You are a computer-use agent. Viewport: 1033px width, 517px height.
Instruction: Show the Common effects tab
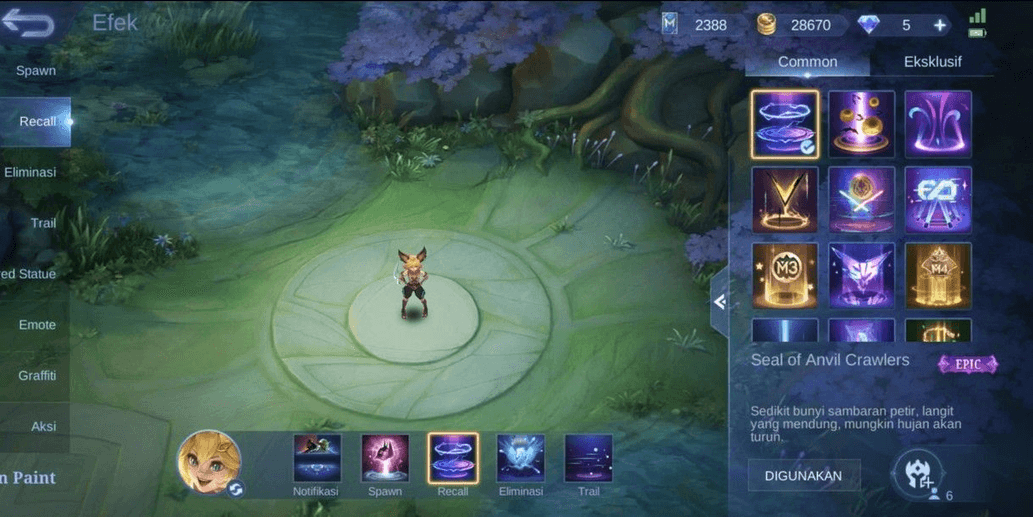(x=807, y=62)
